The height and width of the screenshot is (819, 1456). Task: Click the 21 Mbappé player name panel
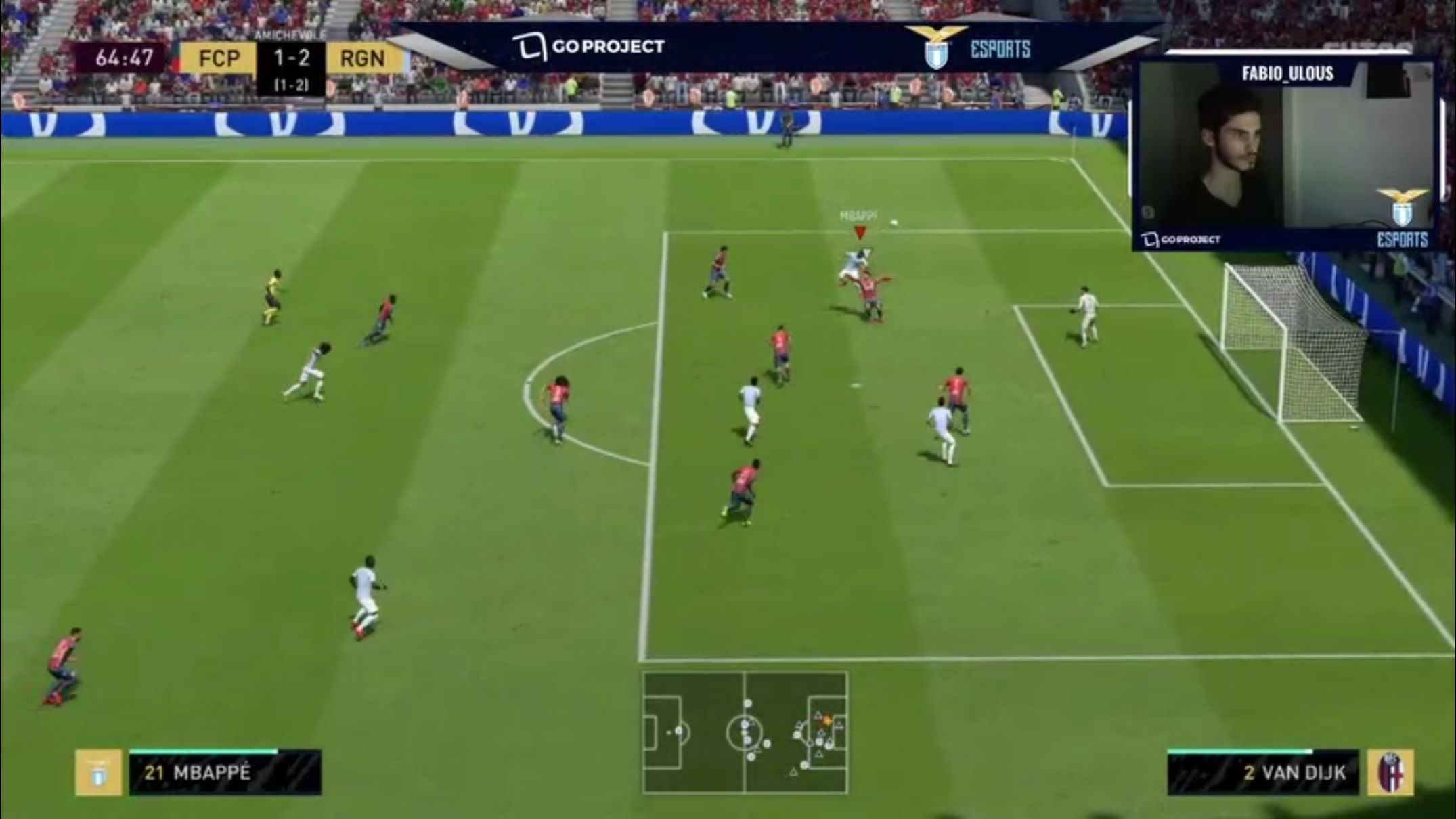click(x=225, y=772)
